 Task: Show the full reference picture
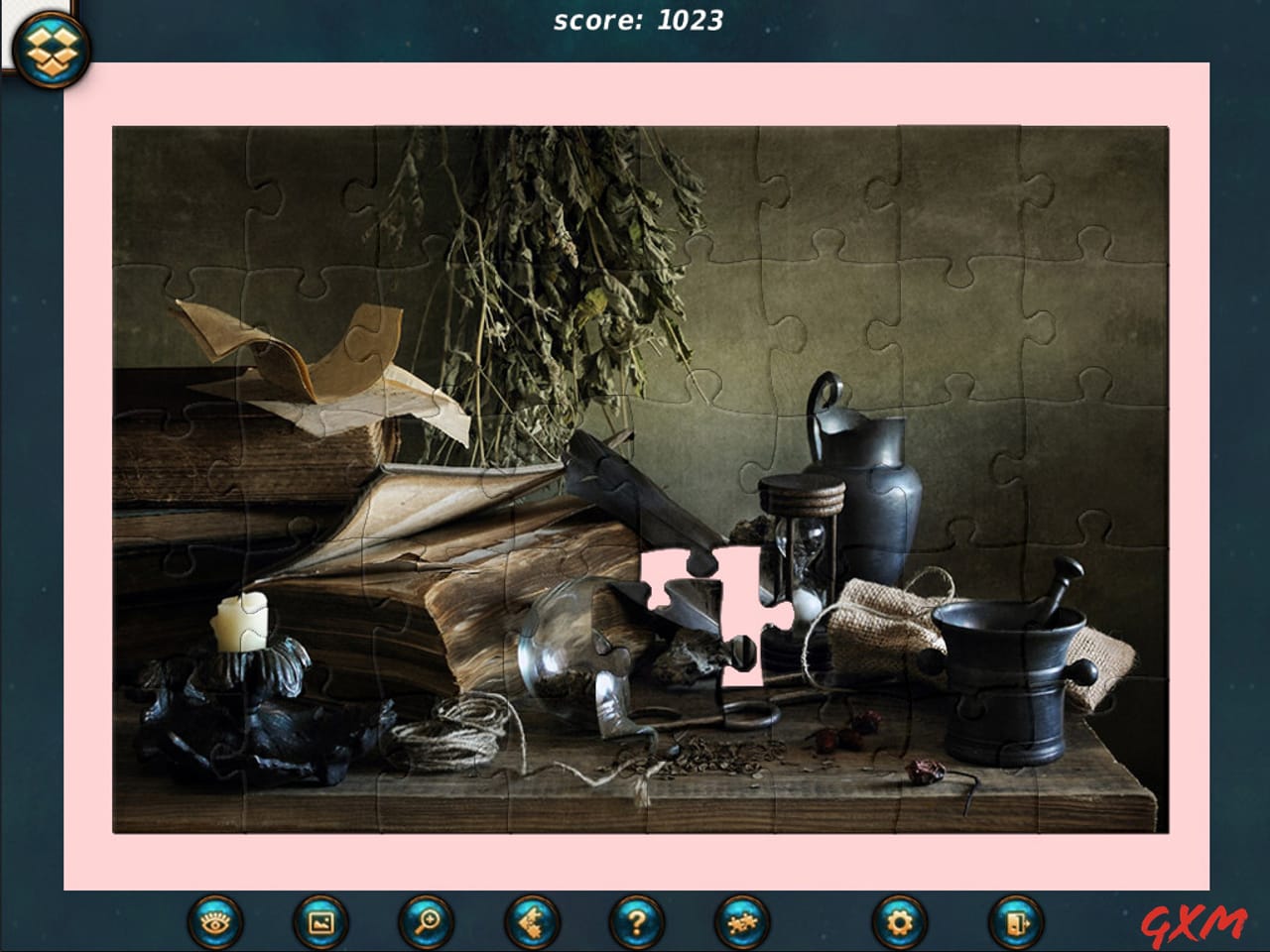coord(317,923)
